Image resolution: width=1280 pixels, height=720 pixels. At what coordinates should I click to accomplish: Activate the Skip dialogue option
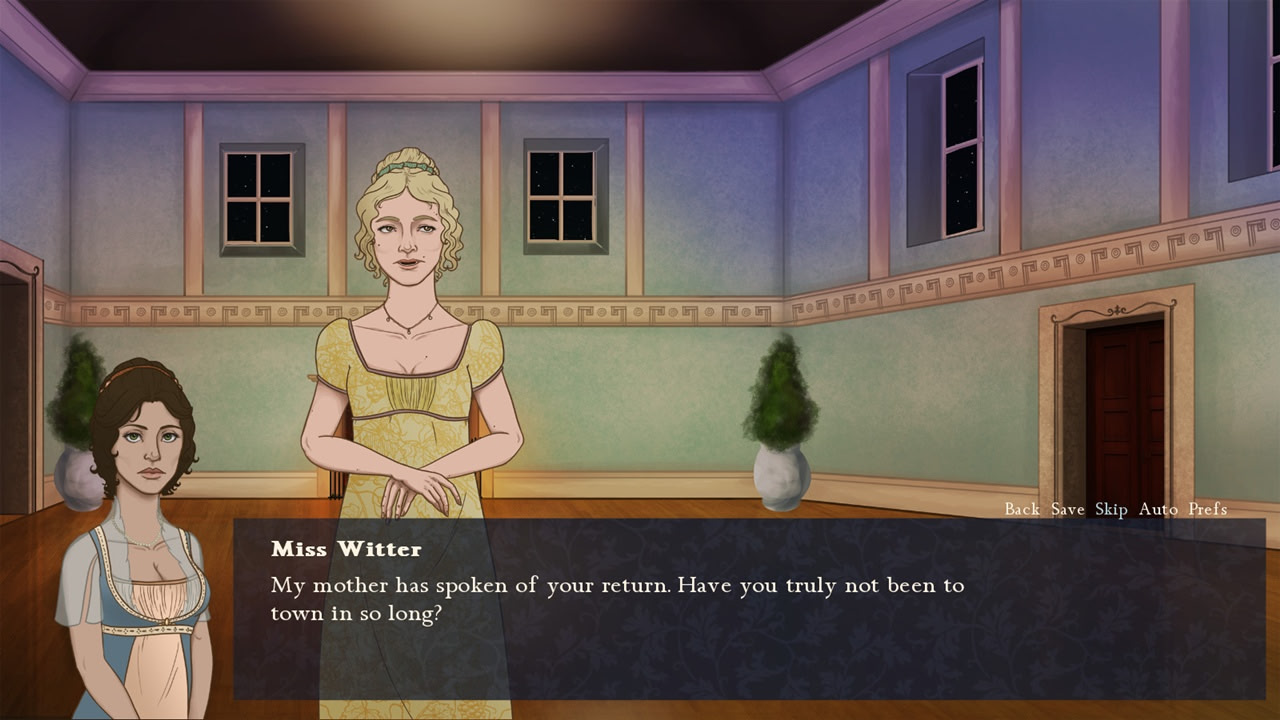[1111, 509]
